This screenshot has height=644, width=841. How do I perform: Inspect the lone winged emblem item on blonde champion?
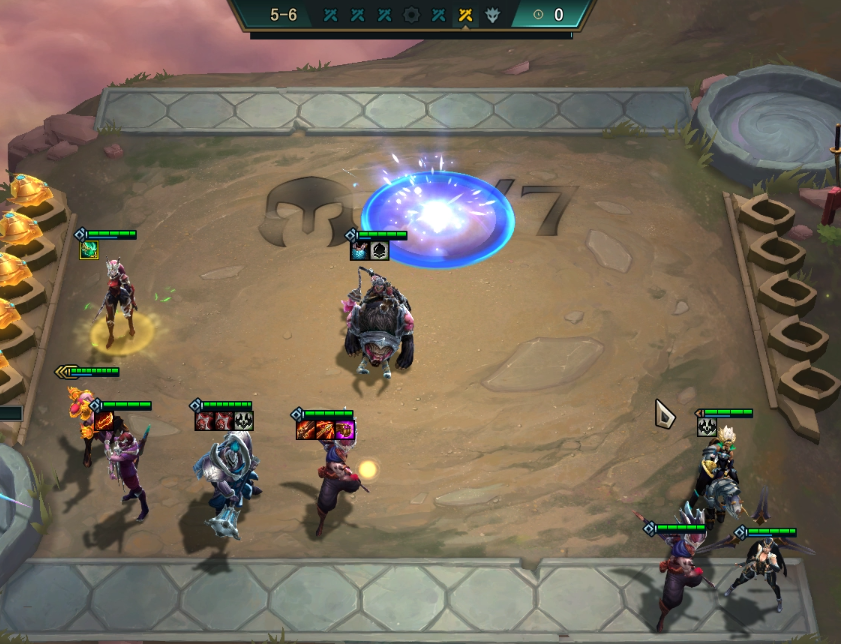coord(706,427)
